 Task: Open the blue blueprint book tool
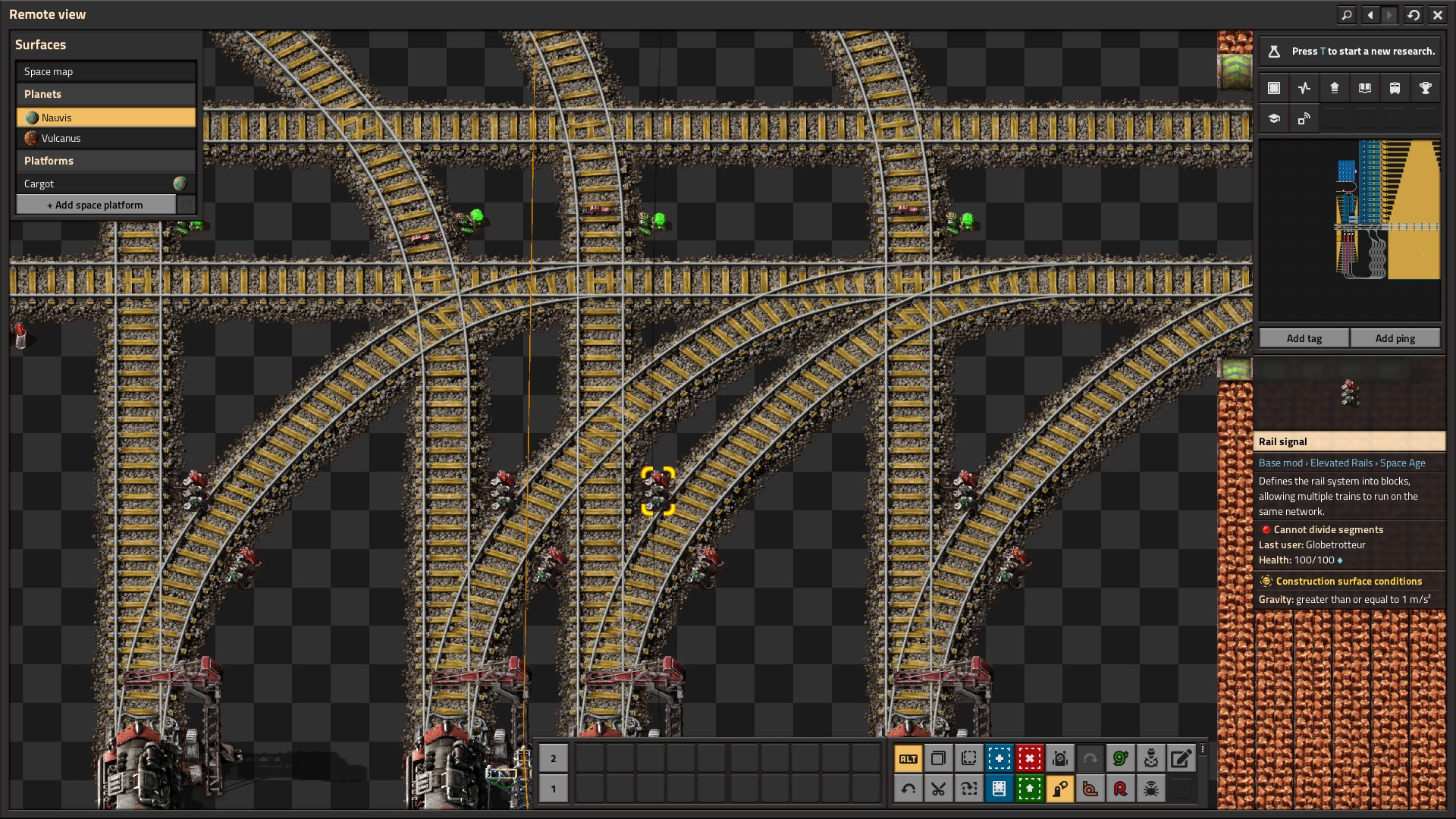click(x=999, y=789)
